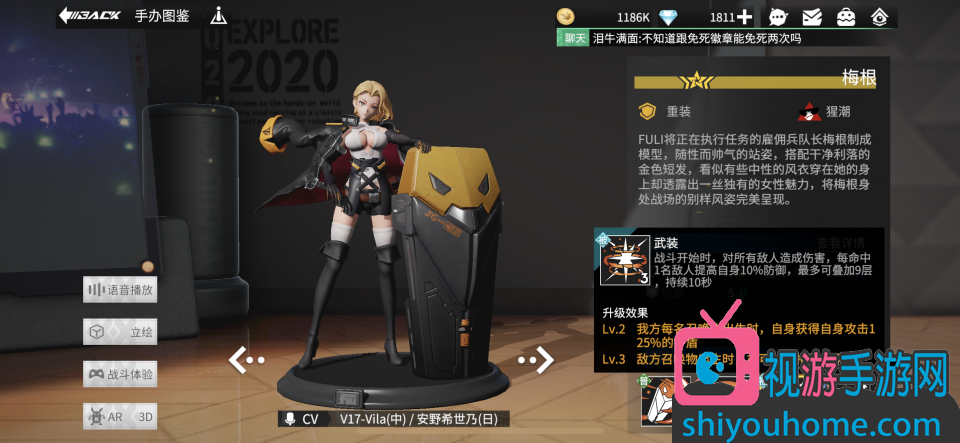The image size is (960, 443).
Task: Toggle the AR / 3D view button
Action: click(x=120, y=416)
